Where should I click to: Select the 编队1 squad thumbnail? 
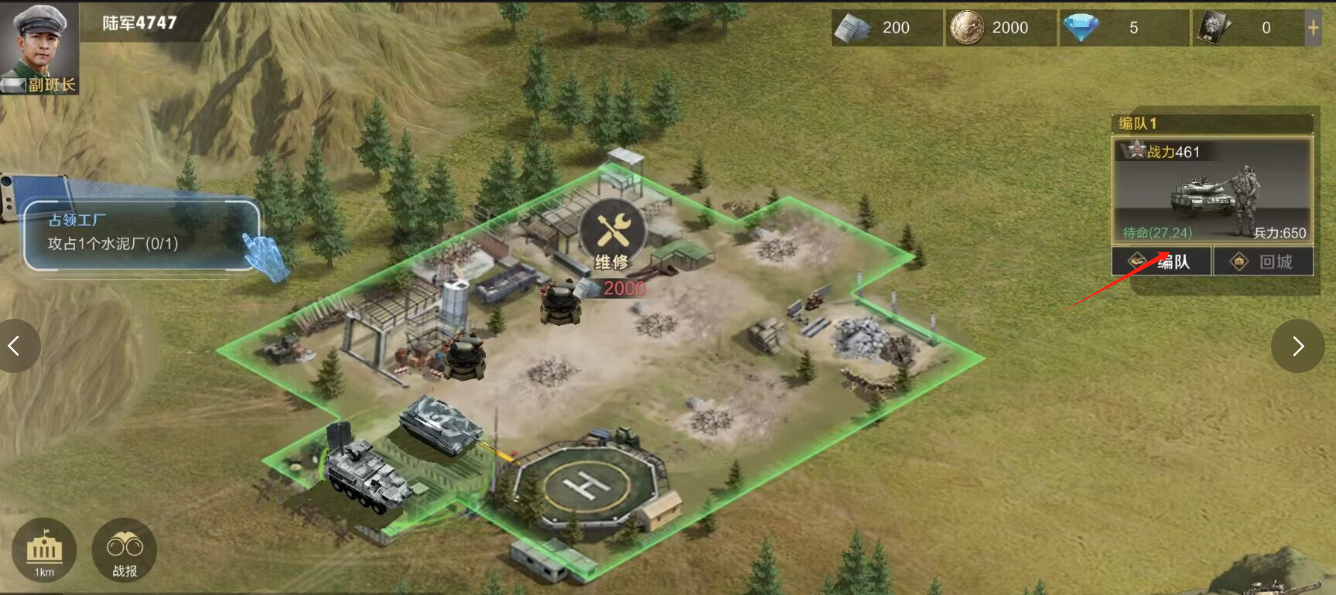tap(1212, 191)
